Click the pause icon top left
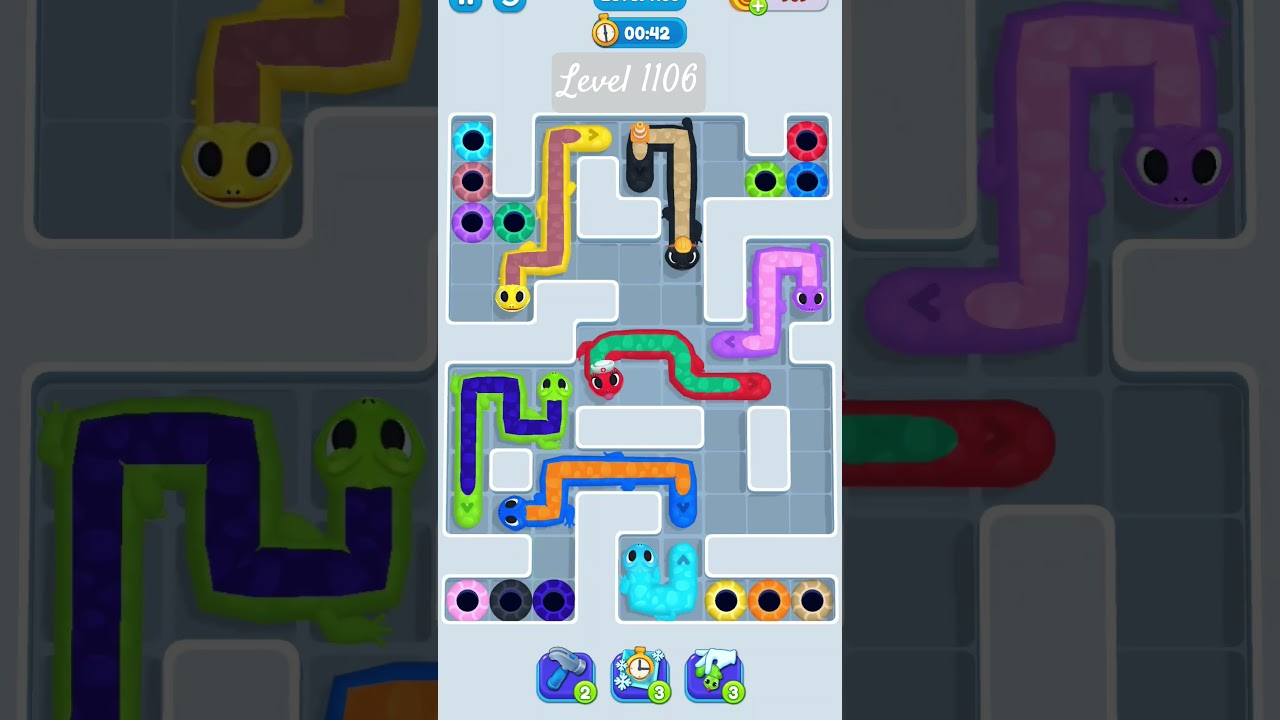This screenshot has width=1280, height=720. coord(465,5)
